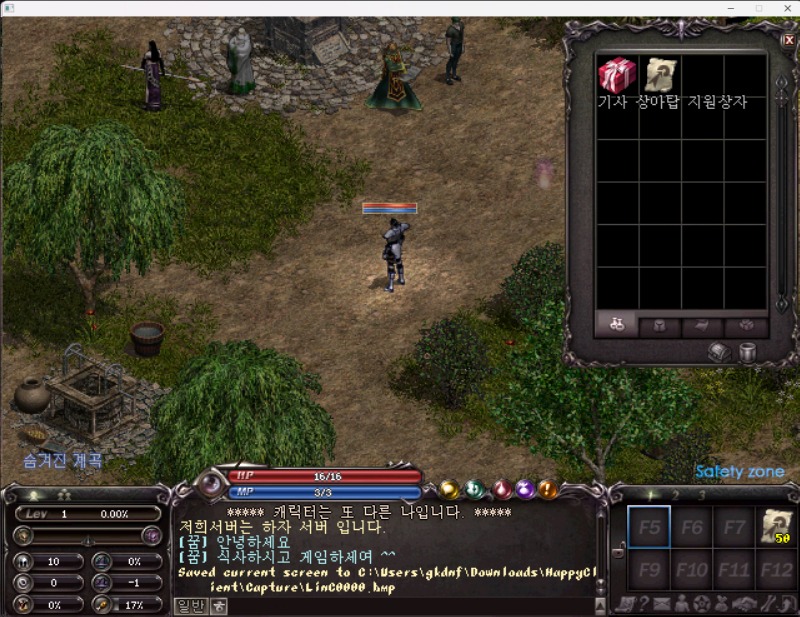Click the yellow orb above the chat
This screenshot has height=617, width=800.
point(450,489)
